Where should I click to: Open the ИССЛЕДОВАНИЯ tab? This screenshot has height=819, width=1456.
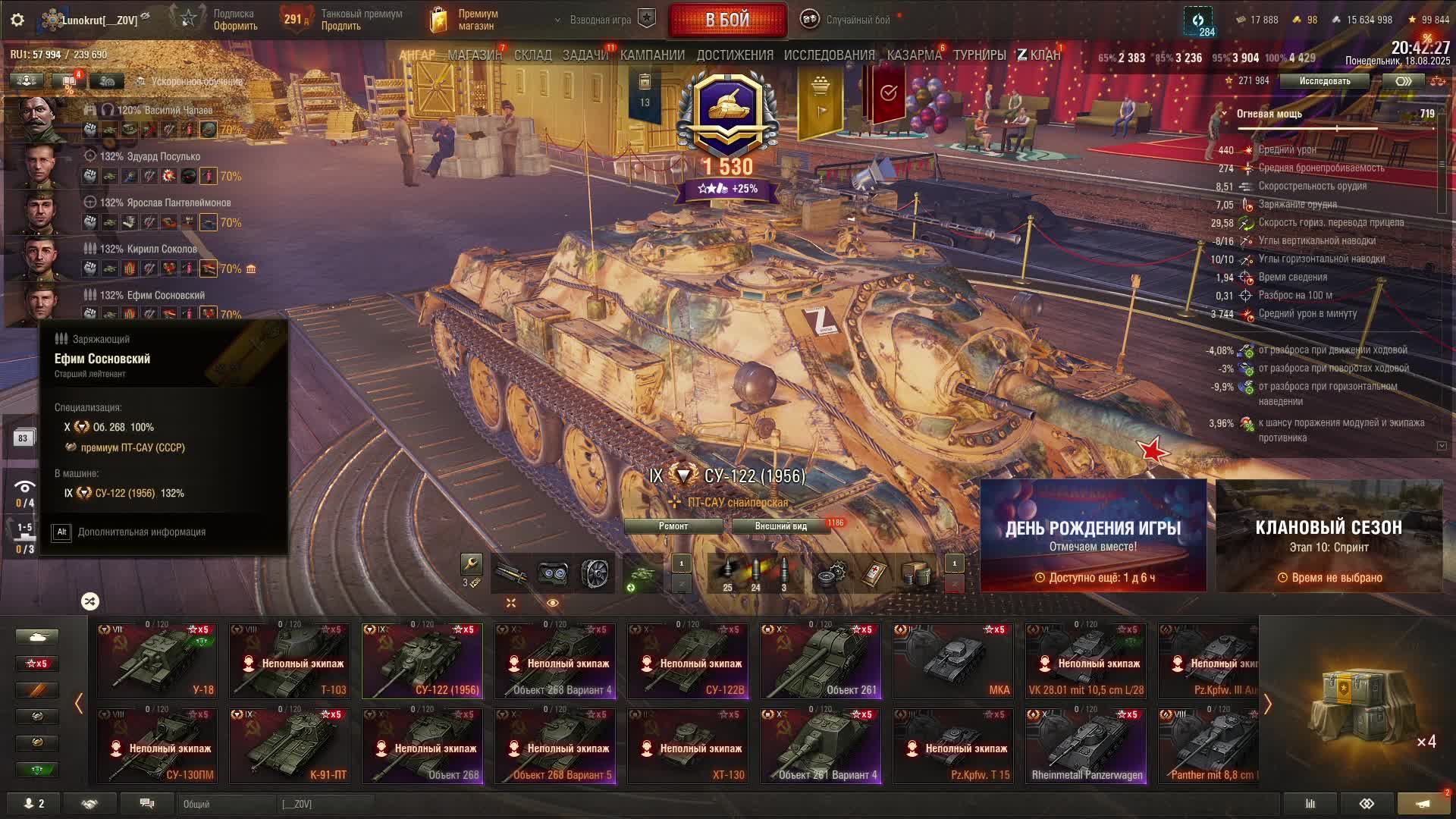829,55
